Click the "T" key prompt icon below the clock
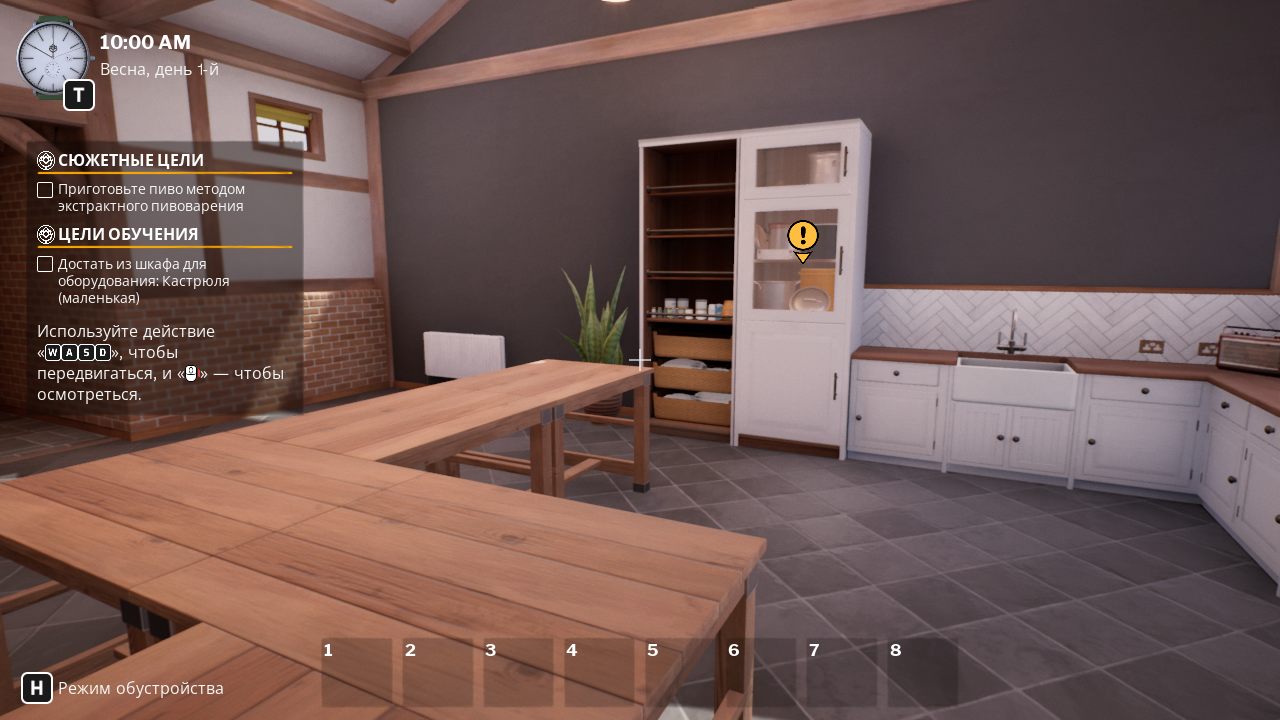The image size is (1280, 720). pyautogui.click(x=78, y=95)
